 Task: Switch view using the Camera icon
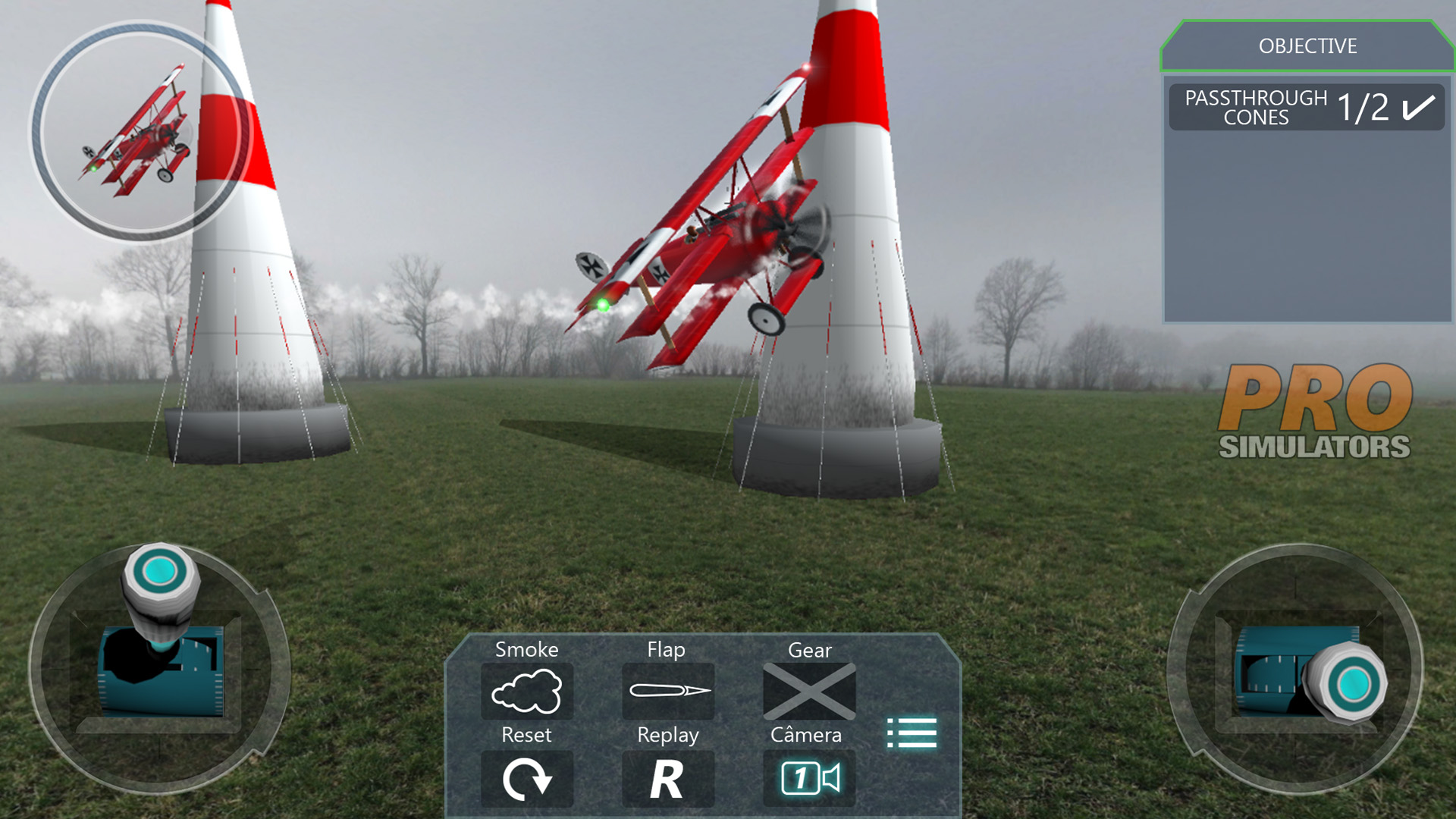(x=808, y=777)
